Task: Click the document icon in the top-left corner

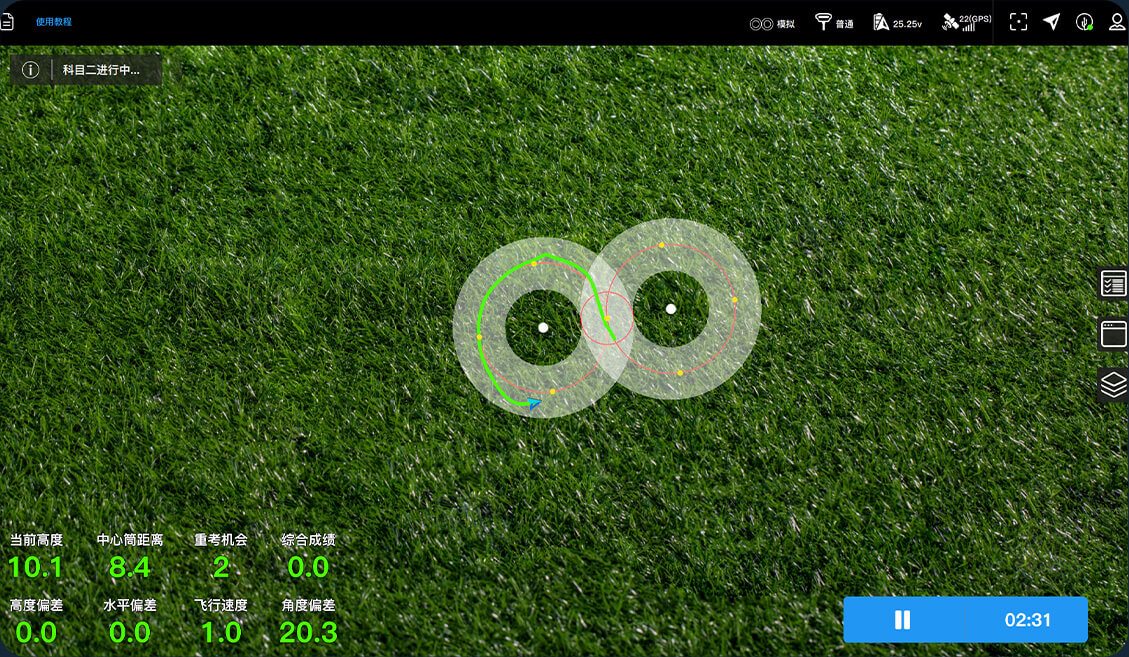Action: pyautogui.click(x=6, y=22)
